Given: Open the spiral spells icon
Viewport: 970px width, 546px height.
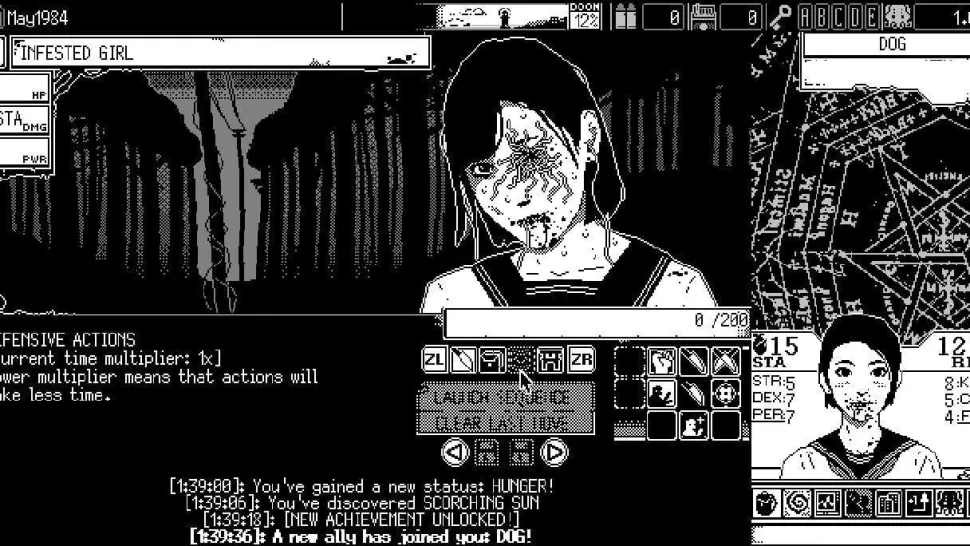Looking at the screenshot, I should [797, 502].
